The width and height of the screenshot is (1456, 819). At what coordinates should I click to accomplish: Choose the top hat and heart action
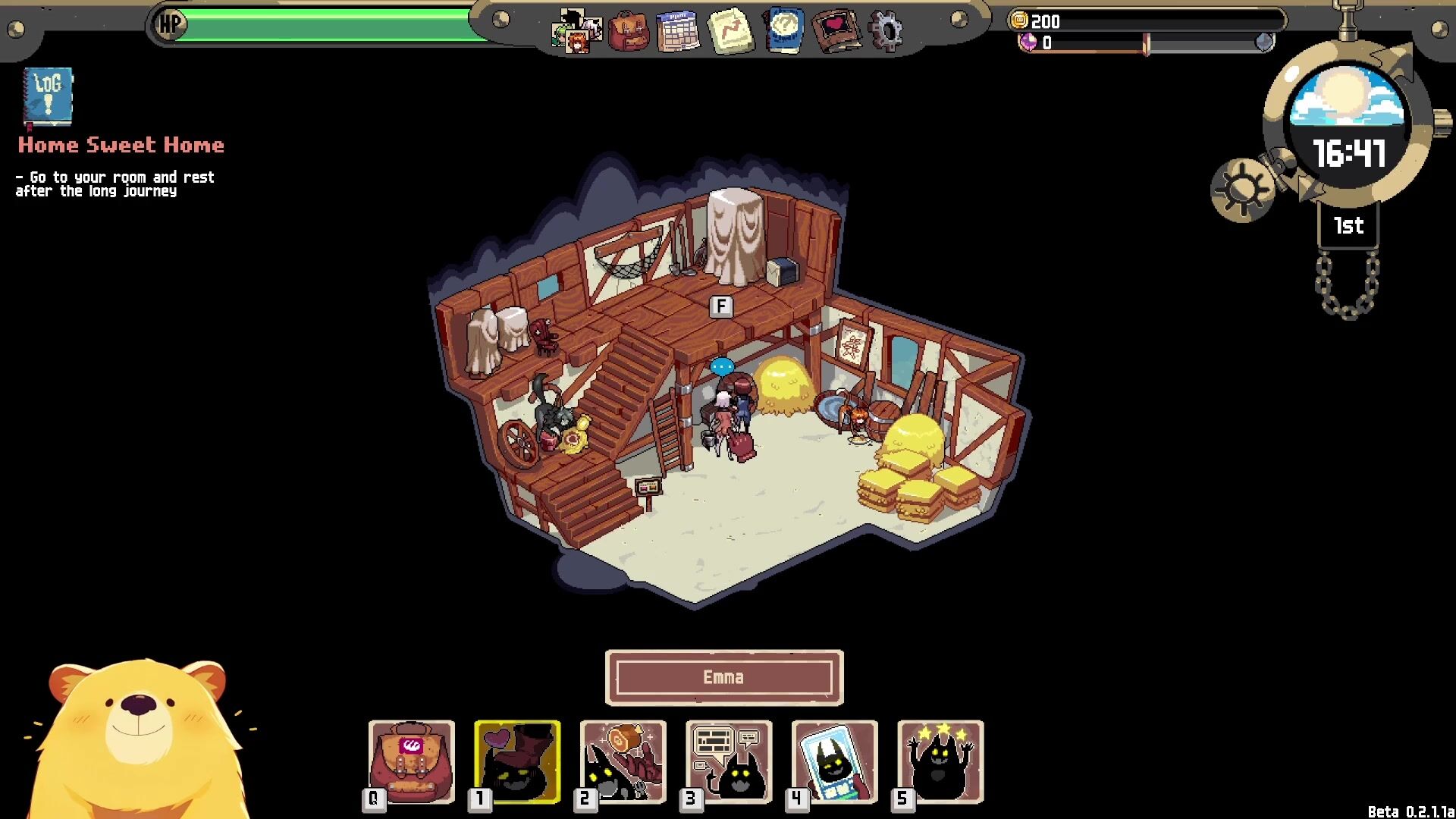(x=517, y=761)
